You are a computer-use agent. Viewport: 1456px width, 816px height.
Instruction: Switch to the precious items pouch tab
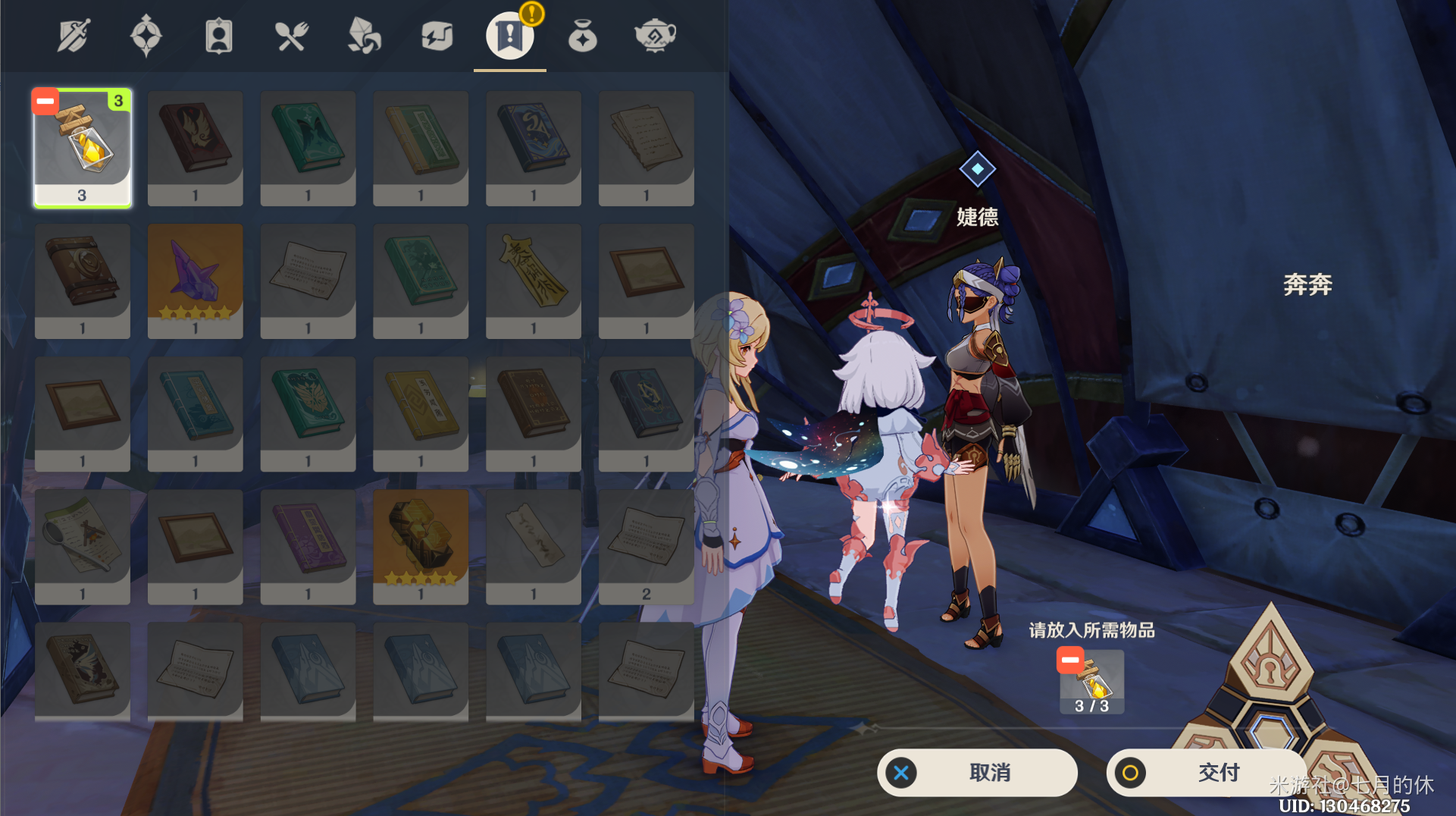(582, 36)
